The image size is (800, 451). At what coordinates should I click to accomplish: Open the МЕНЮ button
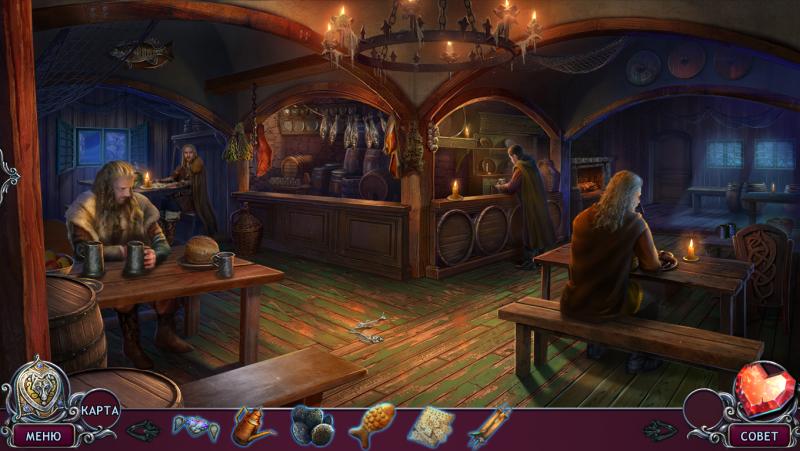pyautogui.click(x=43, y=436)
